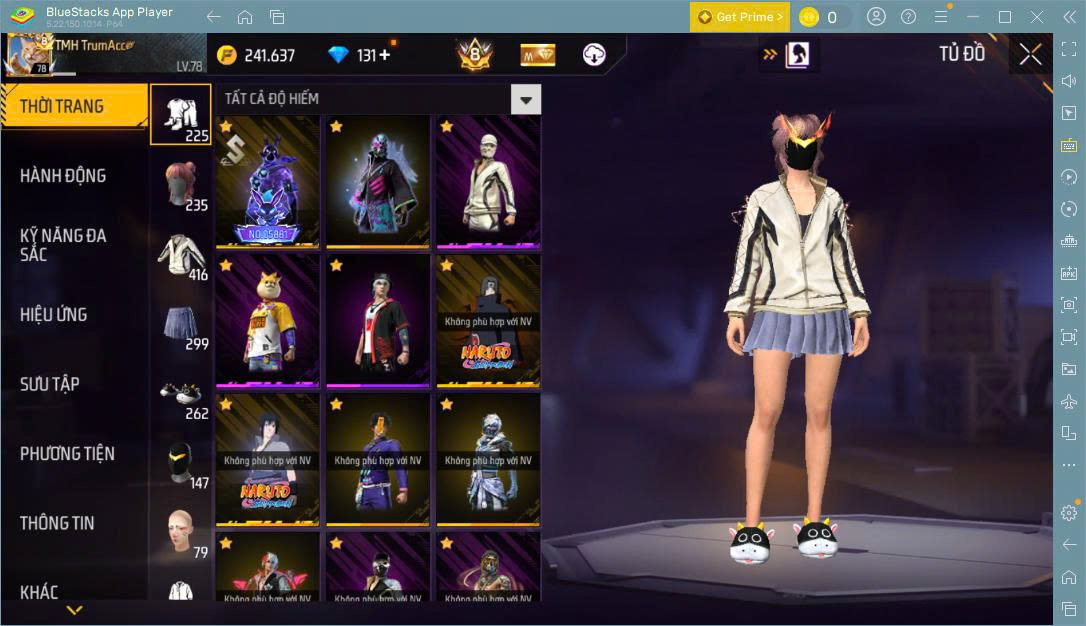Screen dimensions: 1086x626
Task: Click the BlueStacks Get Prime button
Action: pos(740,17)
